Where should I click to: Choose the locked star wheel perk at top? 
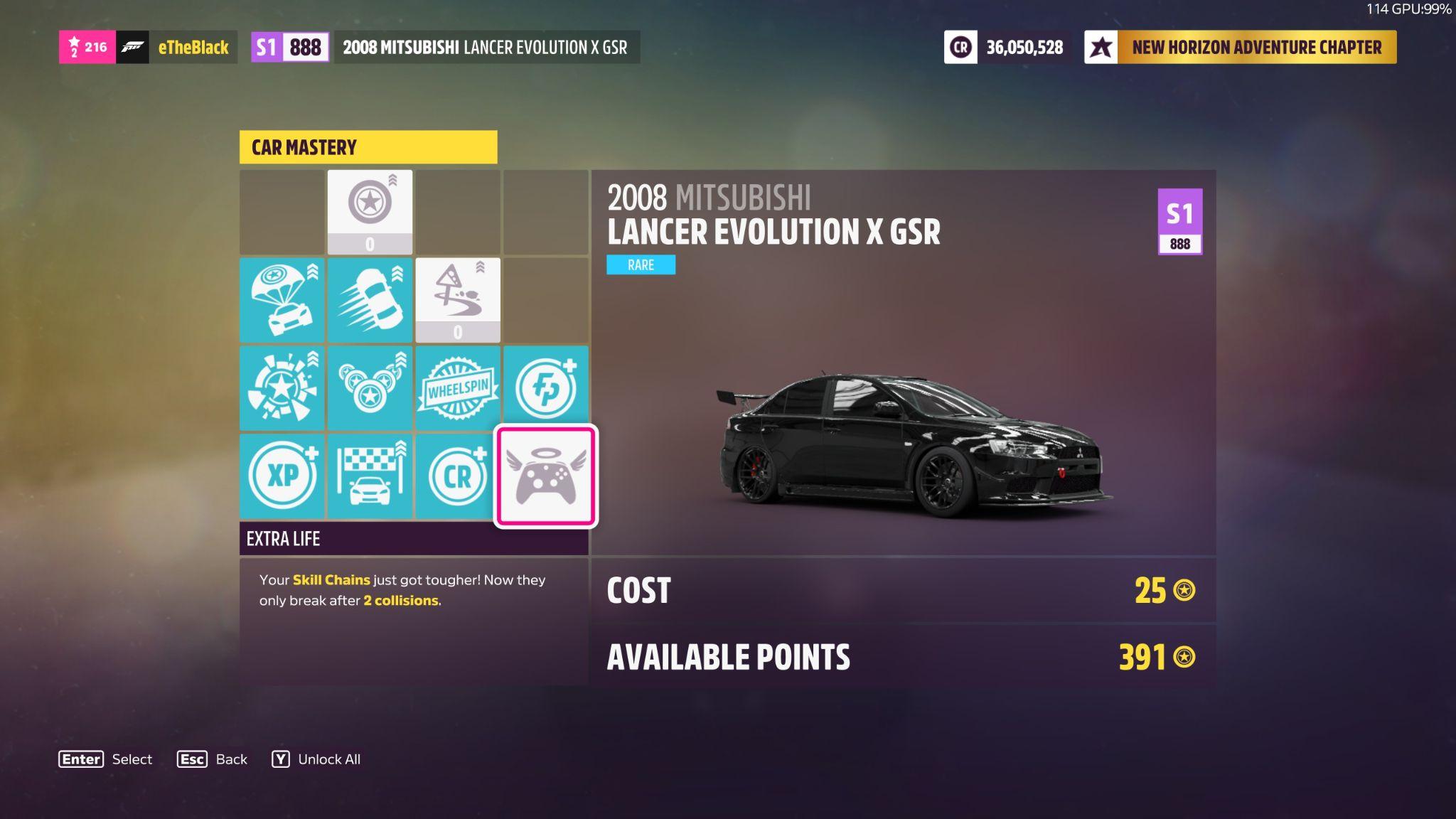370,212
